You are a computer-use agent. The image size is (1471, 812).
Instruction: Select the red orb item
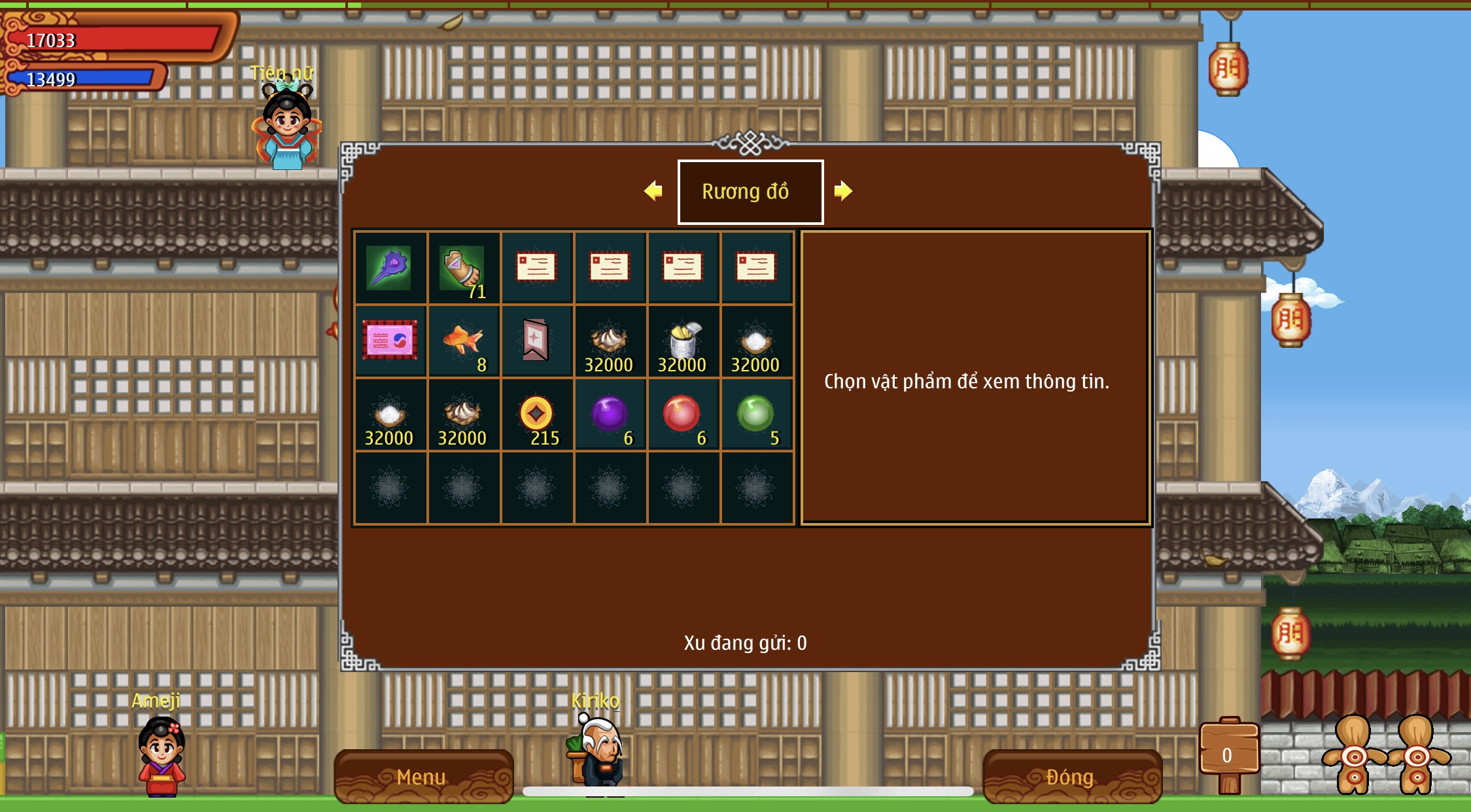682,414
